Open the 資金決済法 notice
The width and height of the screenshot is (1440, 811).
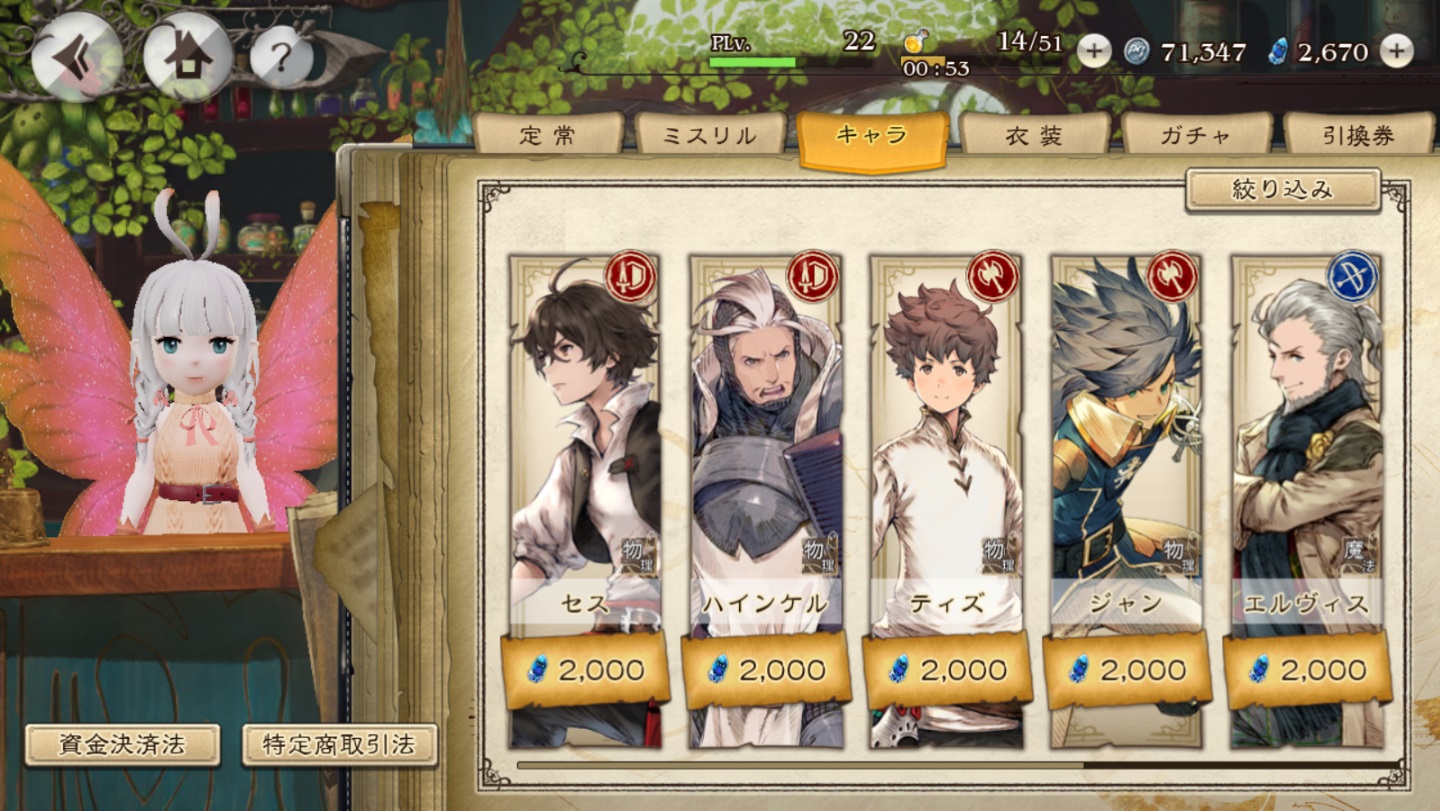coord(122,745)
